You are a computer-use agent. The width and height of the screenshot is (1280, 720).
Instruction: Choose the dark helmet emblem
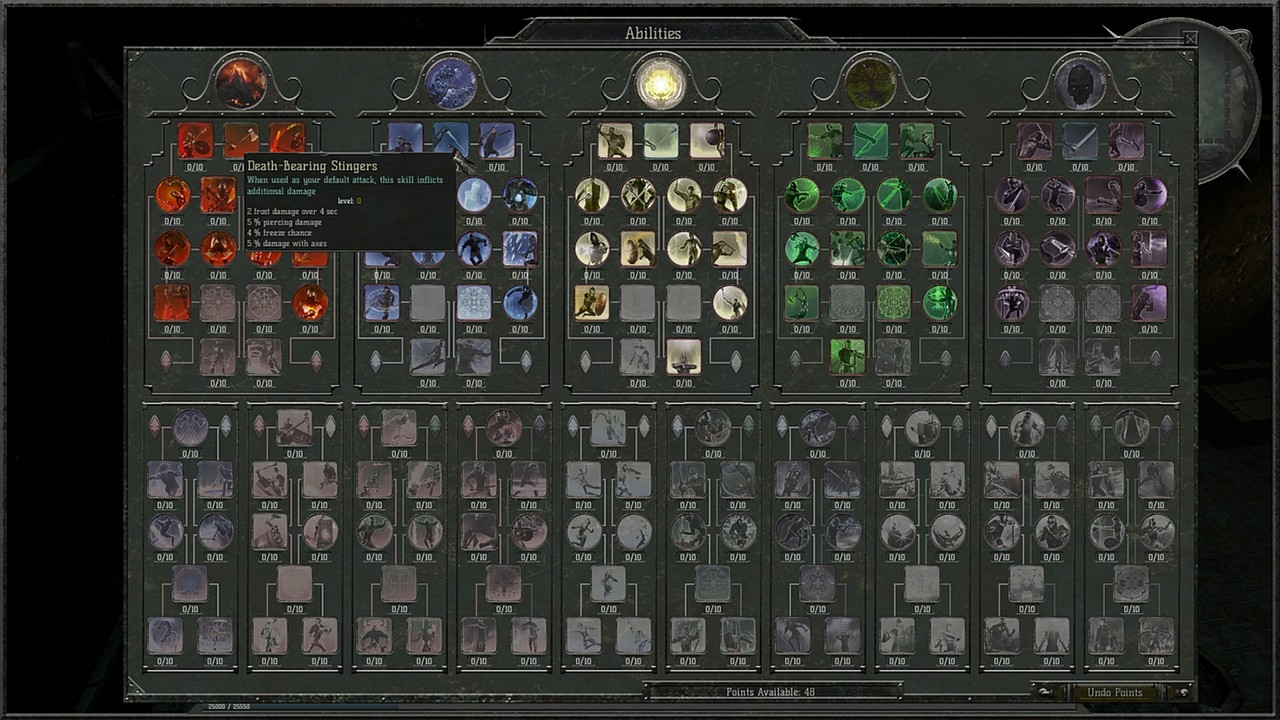1080,82
